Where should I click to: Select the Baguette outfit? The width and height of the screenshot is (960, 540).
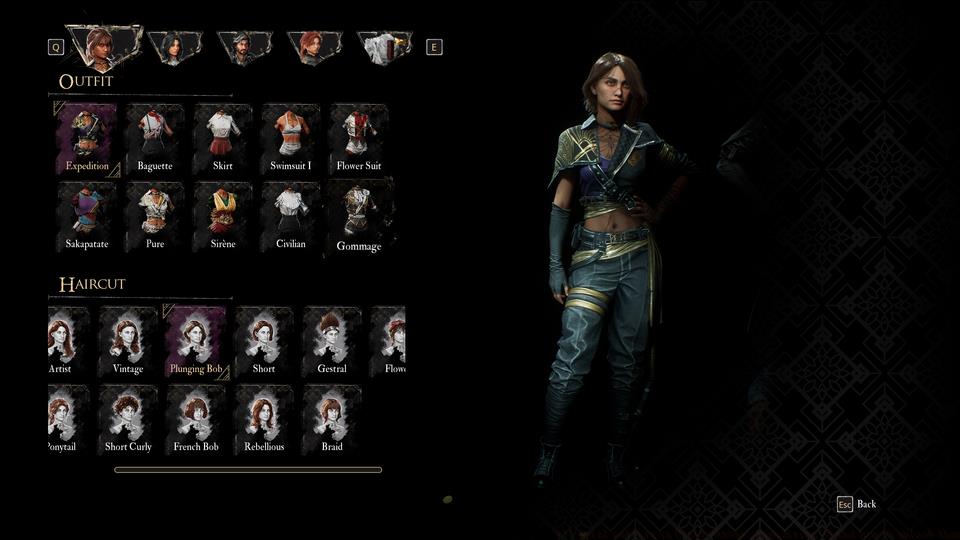(x=155, y=139)
